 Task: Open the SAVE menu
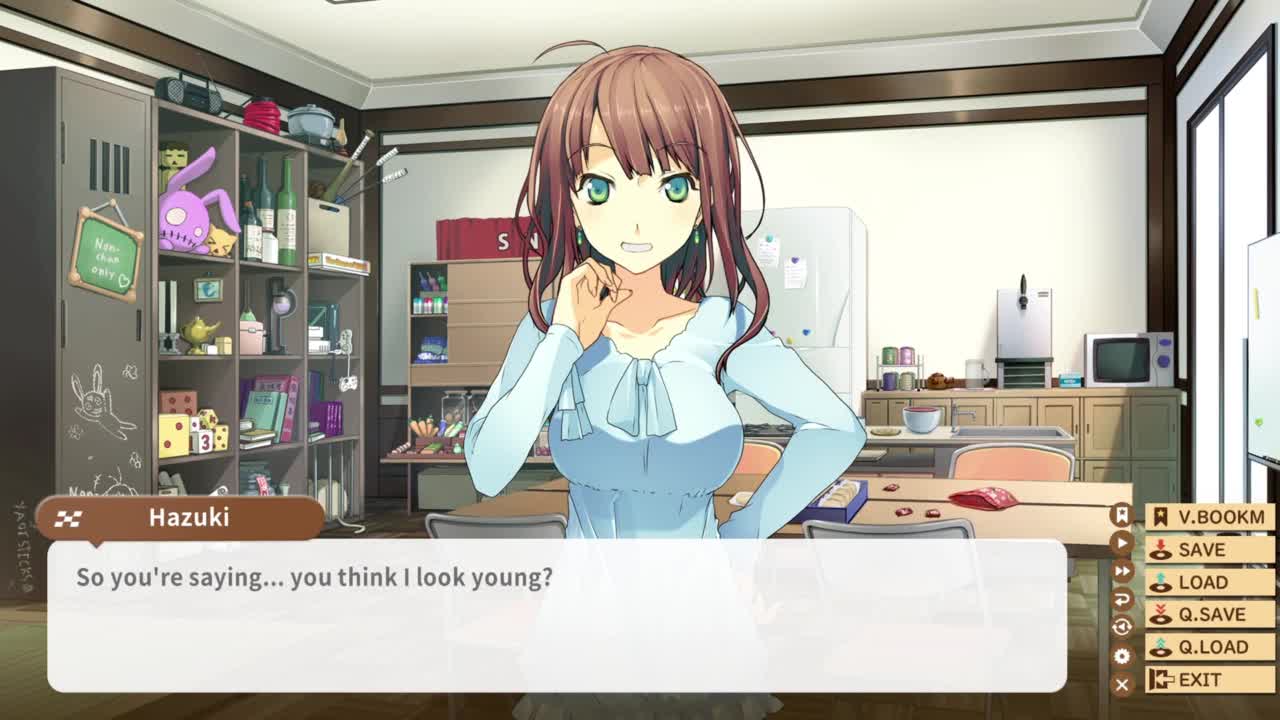click(x=1209, y=549)
